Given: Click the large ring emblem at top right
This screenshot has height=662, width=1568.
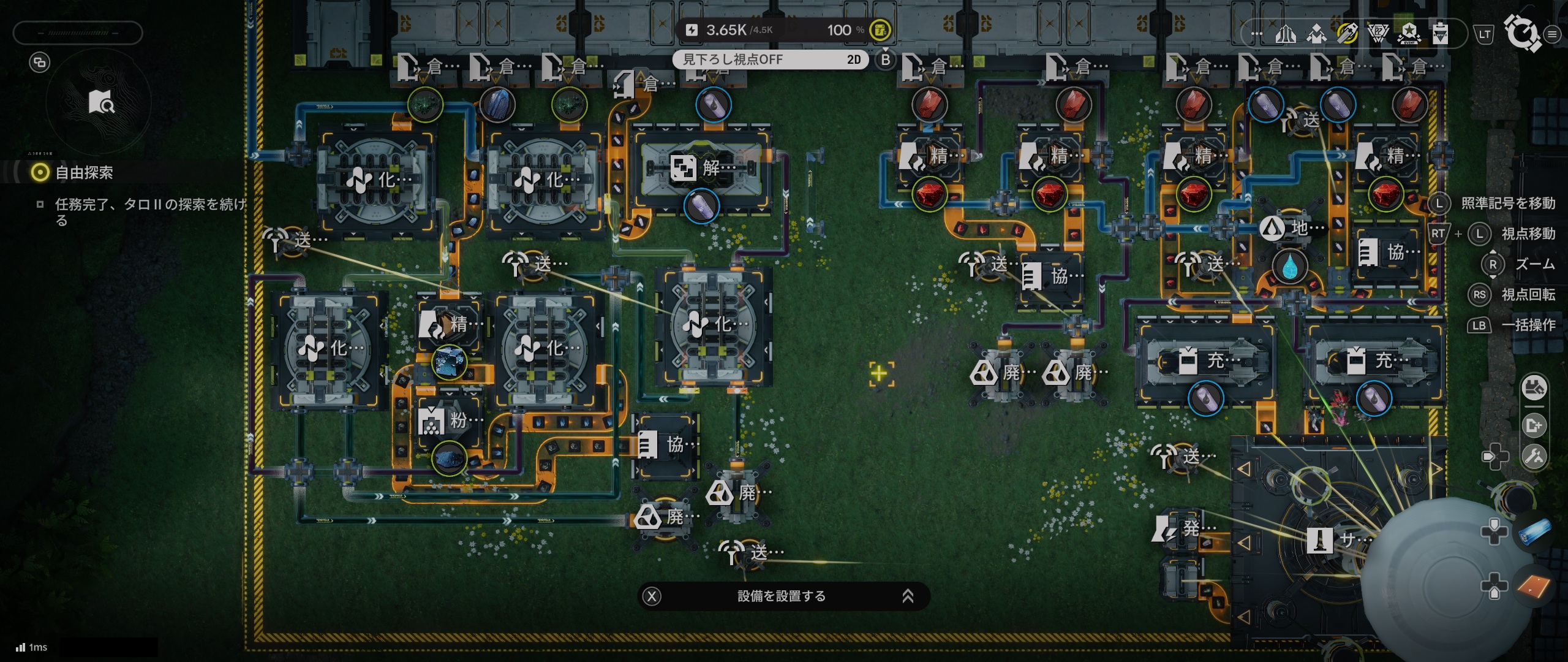Looking at the screenshot, I should tap(1522, 32).
